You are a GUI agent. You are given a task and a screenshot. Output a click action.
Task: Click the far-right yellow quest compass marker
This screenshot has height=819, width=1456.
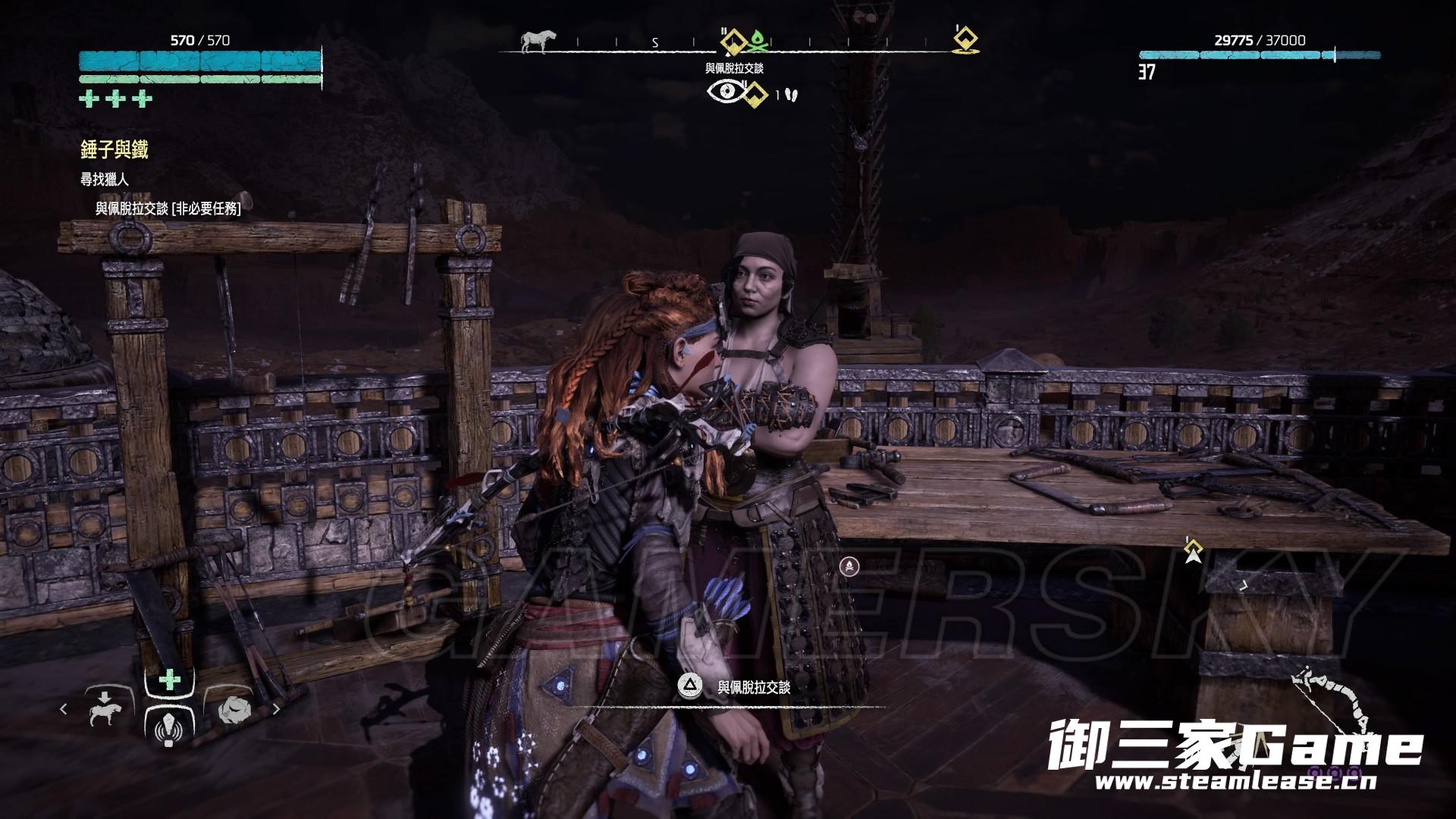965,39
